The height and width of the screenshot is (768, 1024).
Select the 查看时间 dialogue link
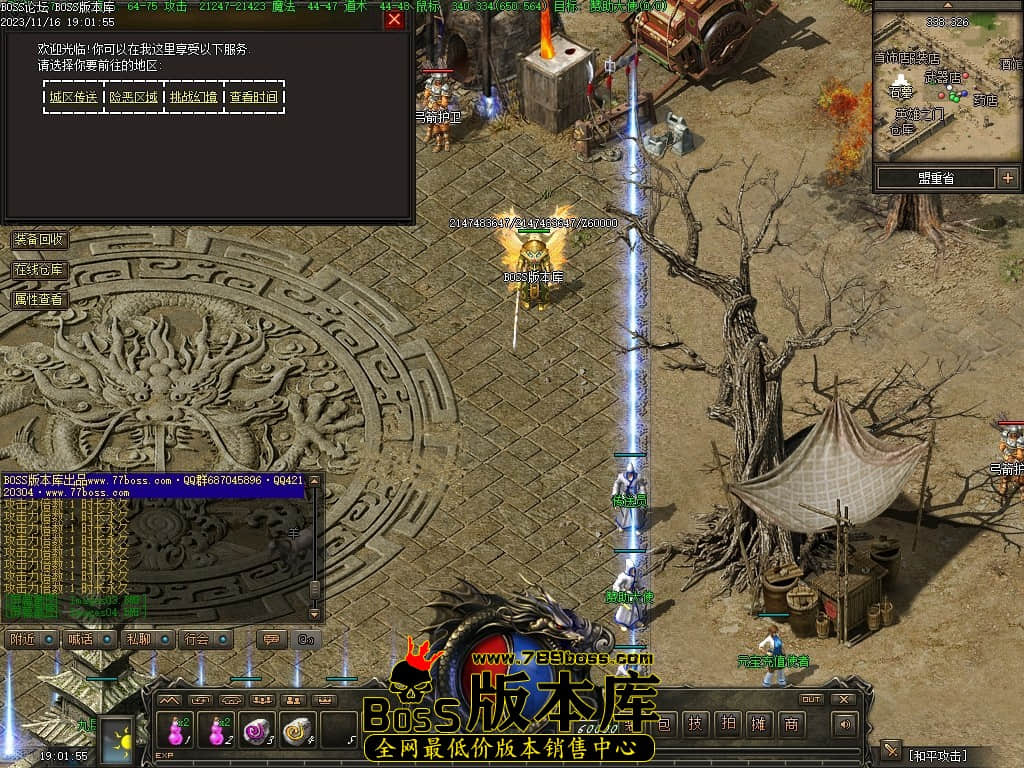[x=254, y=97]
